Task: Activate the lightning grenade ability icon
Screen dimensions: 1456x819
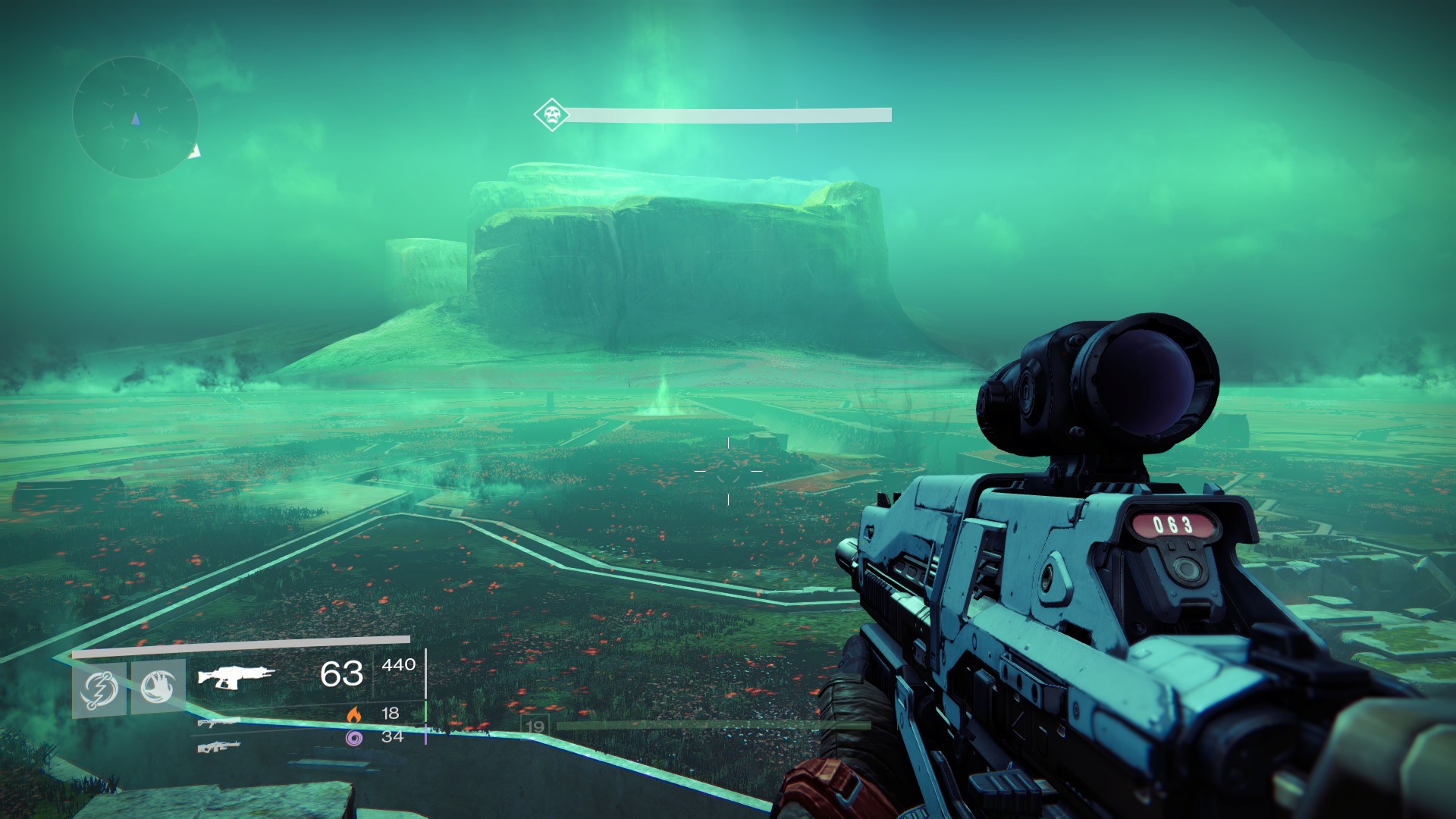Action: pyautogui.click(x=99, y=689)
